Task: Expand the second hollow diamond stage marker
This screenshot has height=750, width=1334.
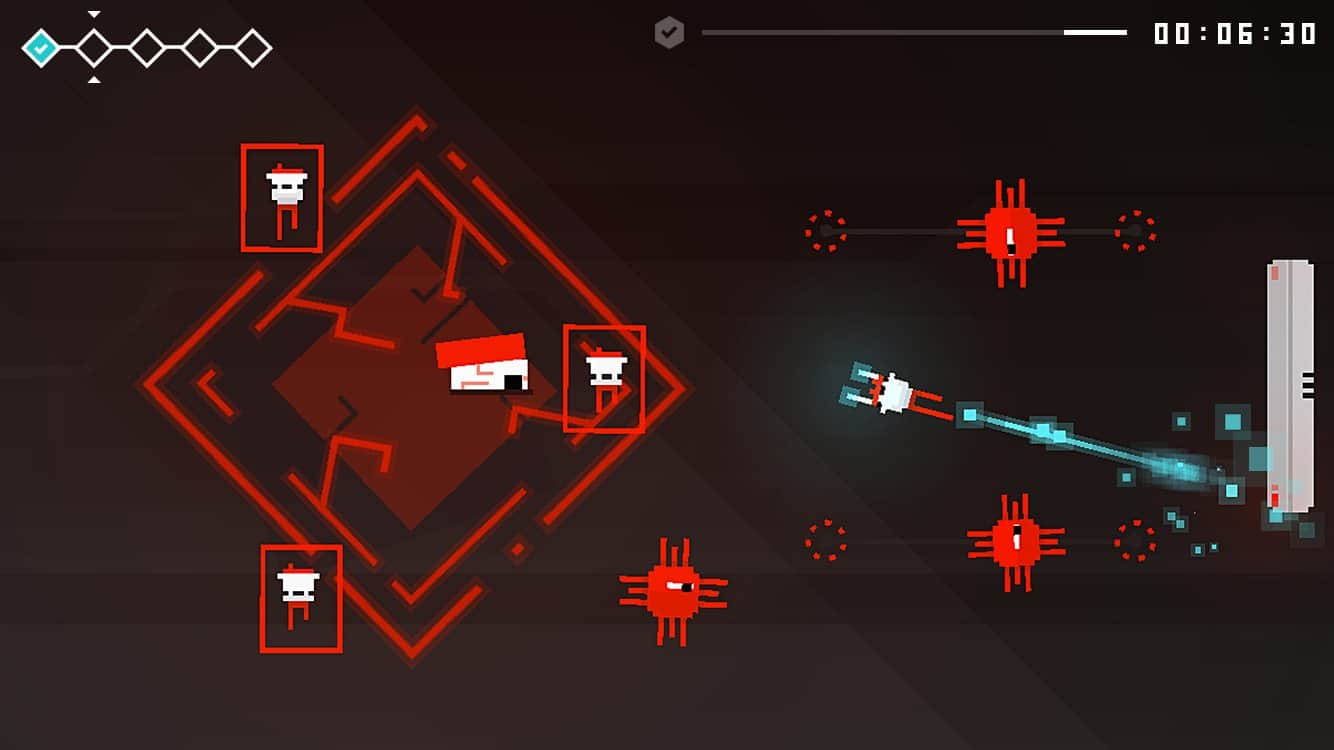Action: (x=94, y=45)
